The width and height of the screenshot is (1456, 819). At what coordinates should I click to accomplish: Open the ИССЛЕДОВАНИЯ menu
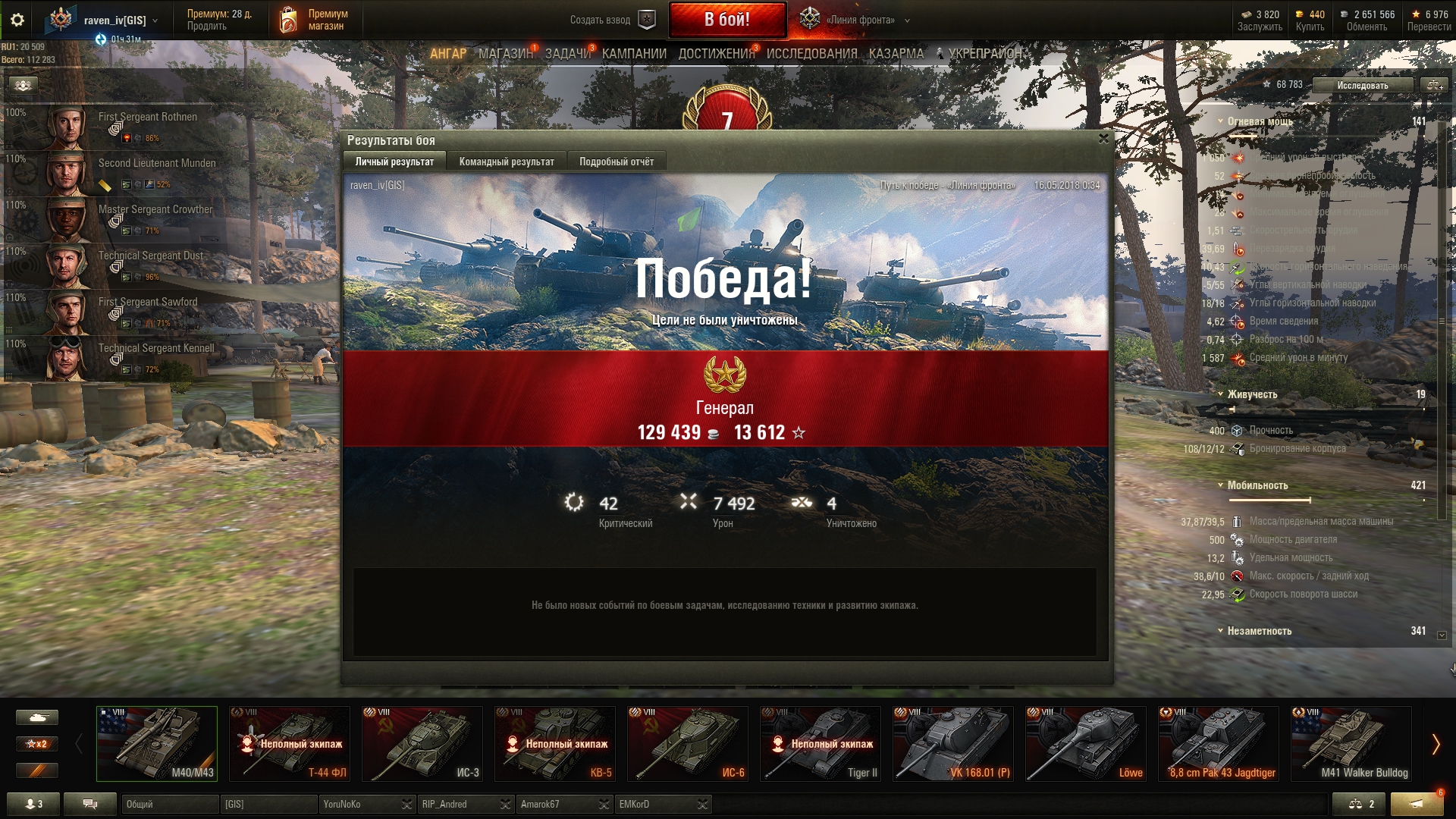(x=811, y=54)
